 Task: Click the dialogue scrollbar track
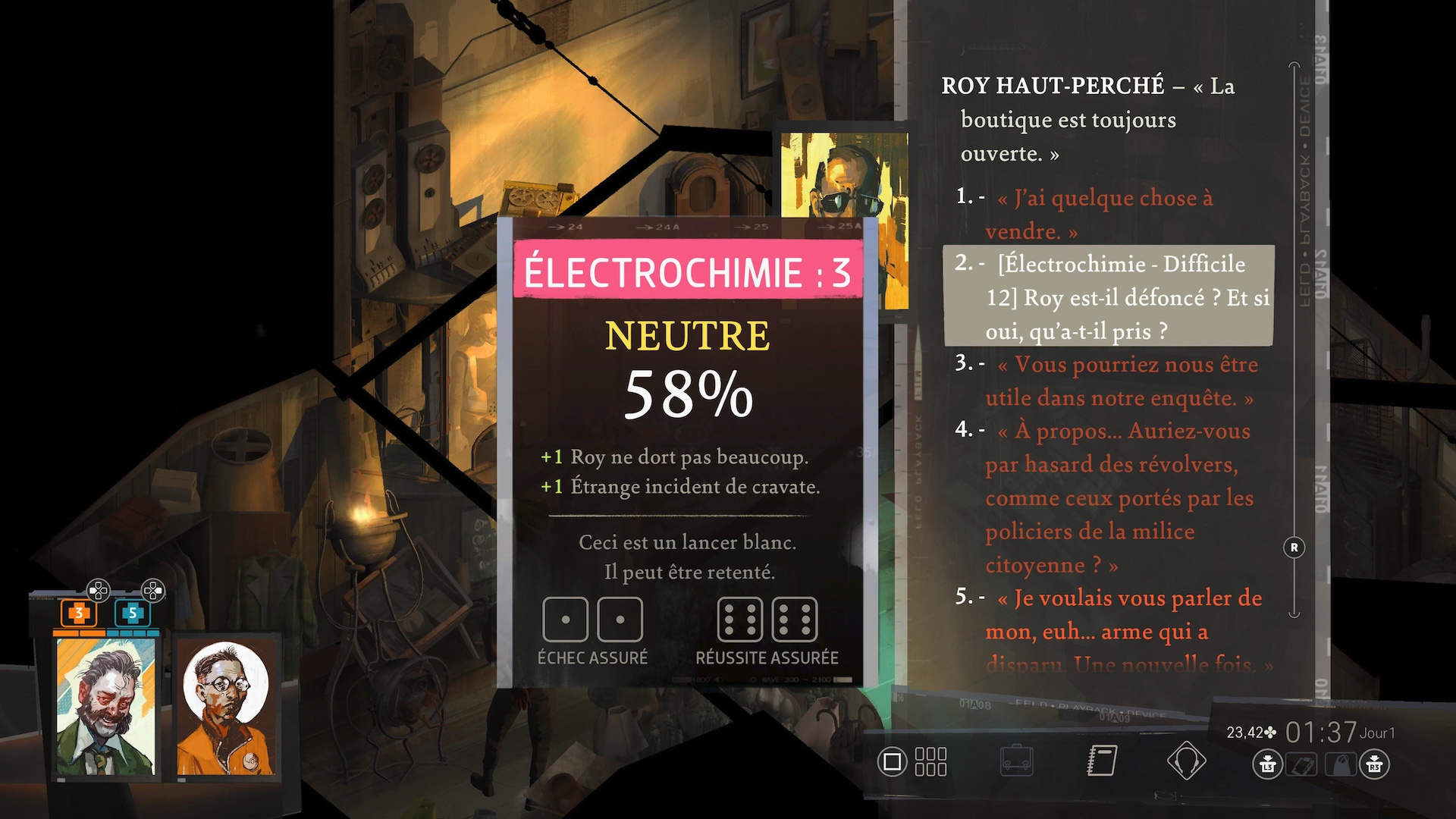tap(1294, 341)
